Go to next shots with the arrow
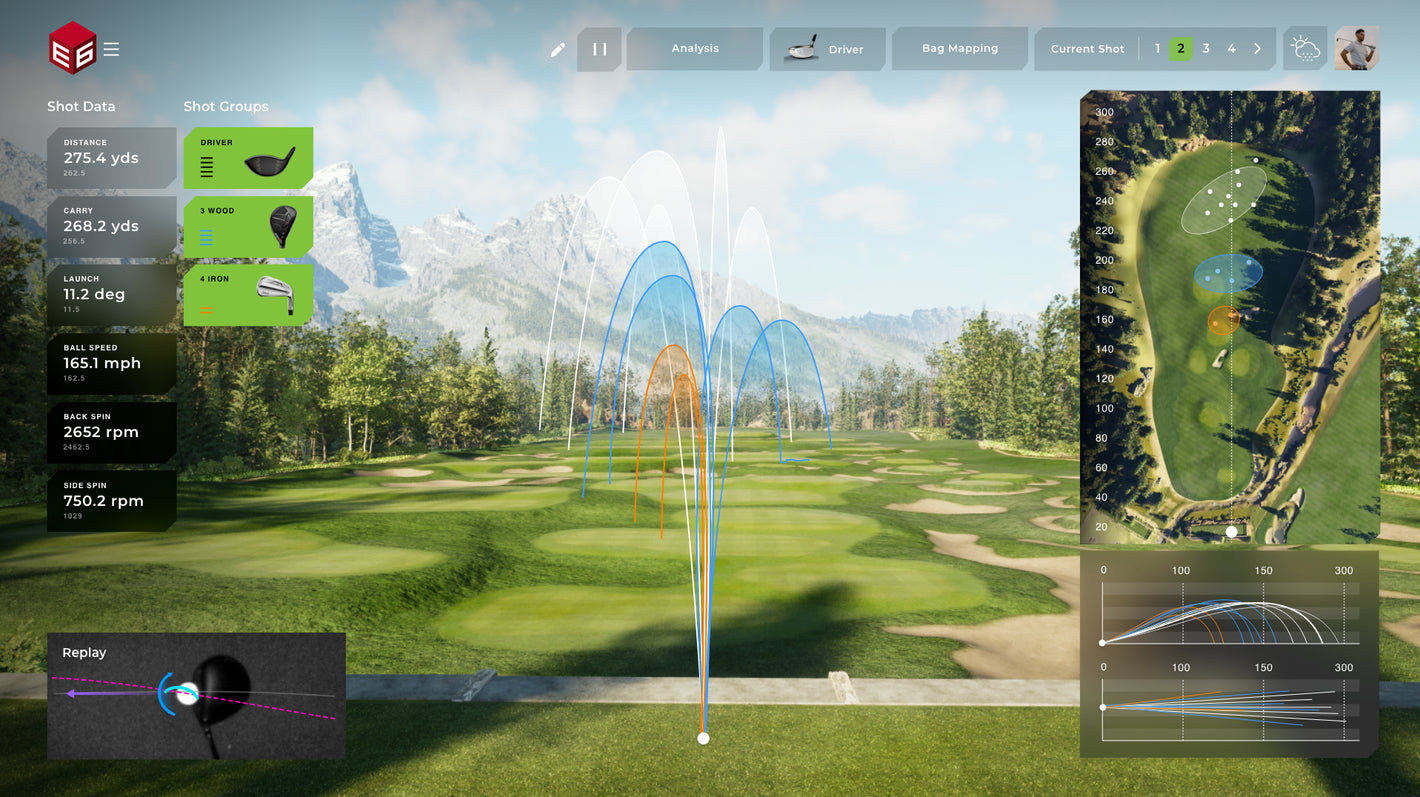Screen dimensions: 1420x797 pos(1257,49)
